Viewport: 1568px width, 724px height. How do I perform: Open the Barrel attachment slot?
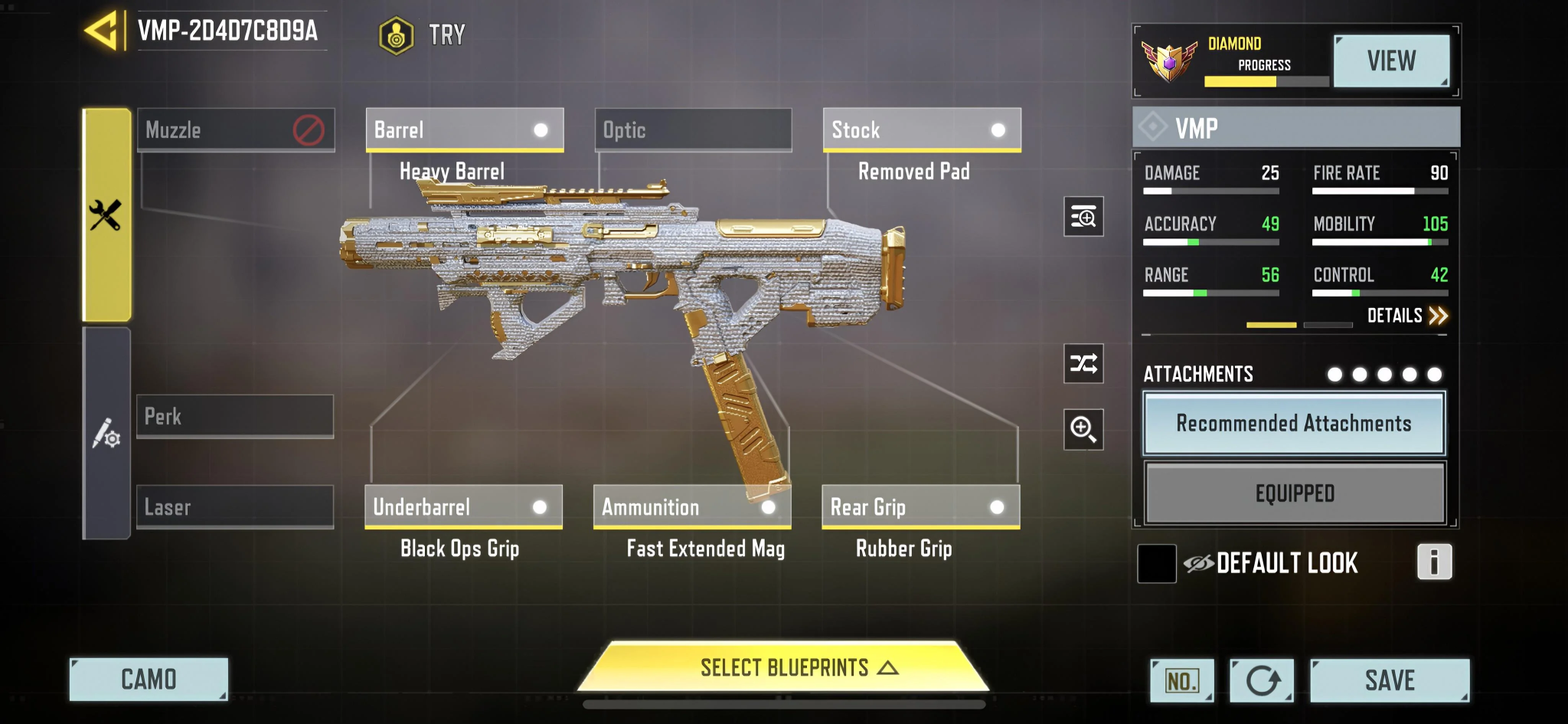[464, 129]
